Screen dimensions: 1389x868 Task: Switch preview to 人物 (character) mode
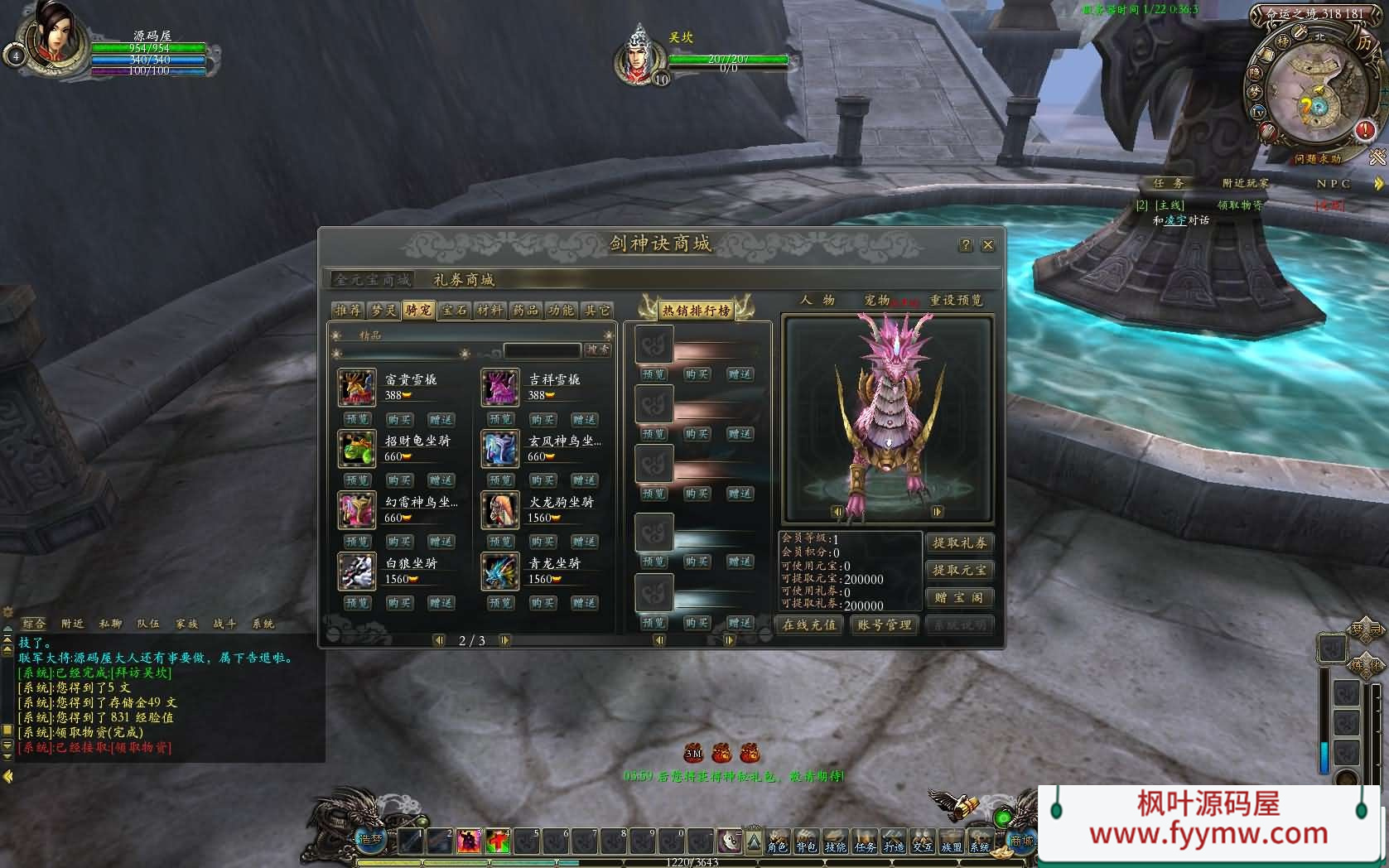tap(818, 301)
